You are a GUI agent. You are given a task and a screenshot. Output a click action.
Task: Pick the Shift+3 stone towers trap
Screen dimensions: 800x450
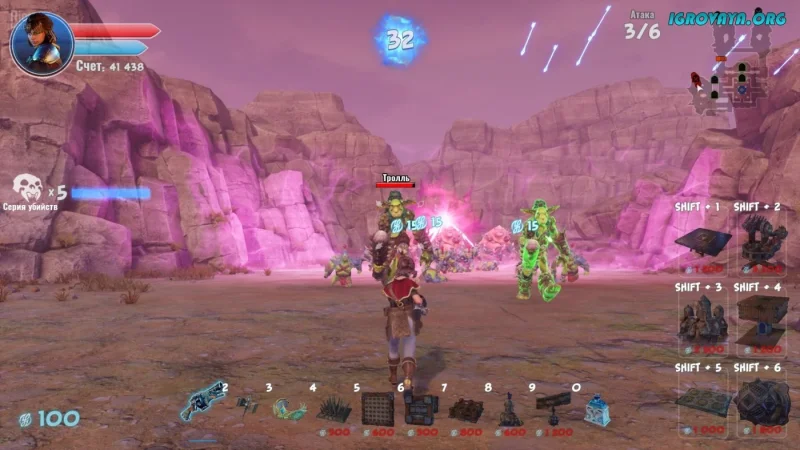coord(704,320)
